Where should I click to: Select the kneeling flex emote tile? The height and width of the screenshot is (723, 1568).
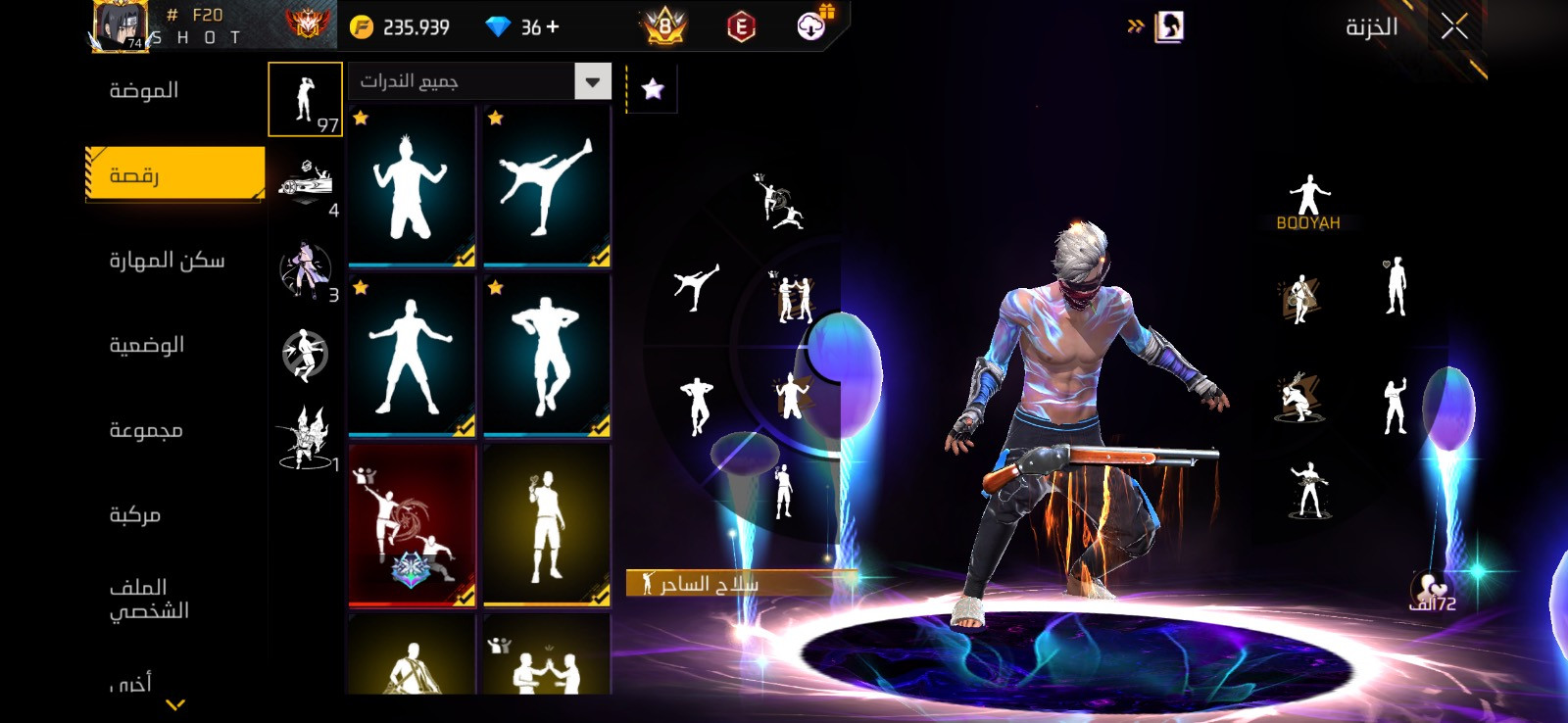(x=412, y=186)
